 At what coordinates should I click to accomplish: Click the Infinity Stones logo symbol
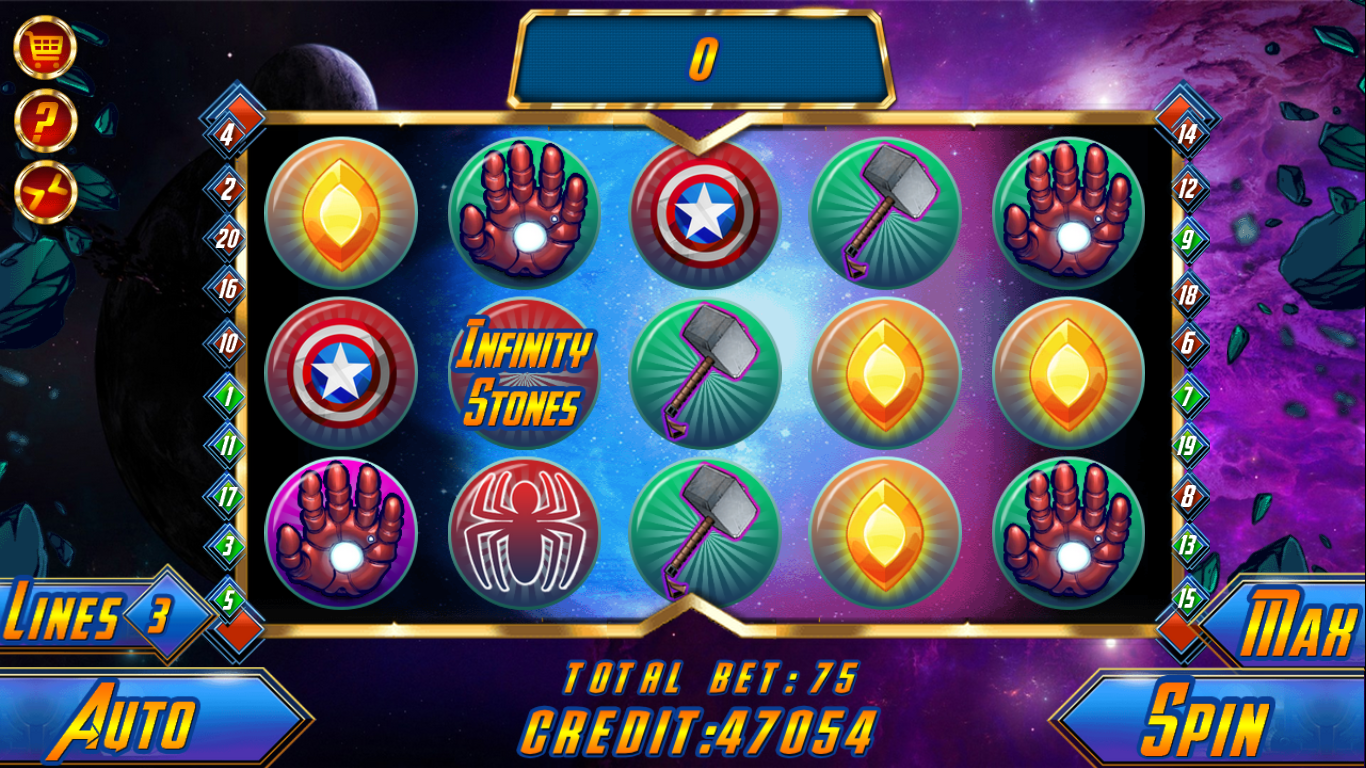(524, 374)
